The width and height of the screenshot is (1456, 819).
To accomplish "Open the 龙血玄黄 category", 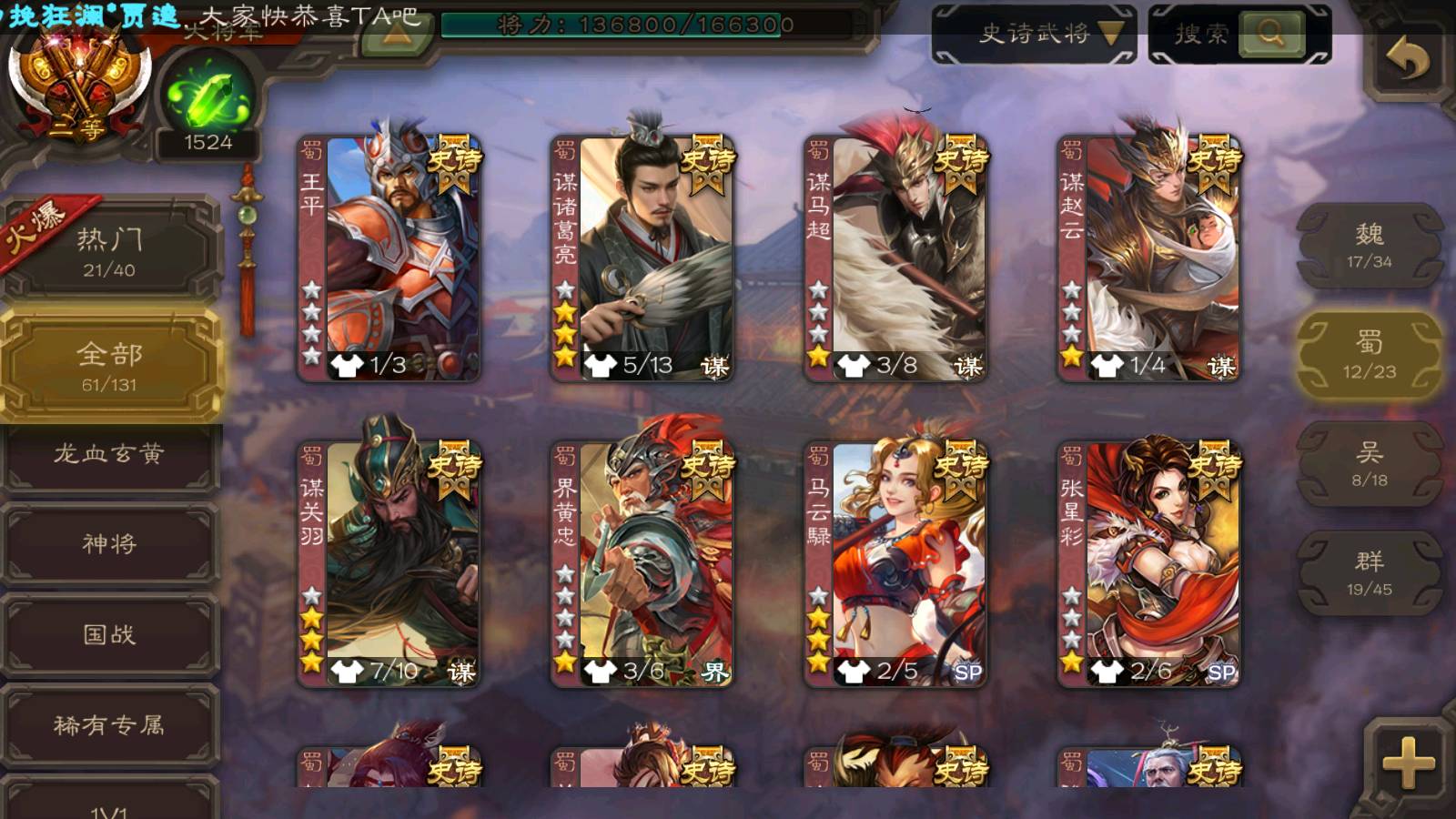I will pyautogui.click(x=109, y=454).
